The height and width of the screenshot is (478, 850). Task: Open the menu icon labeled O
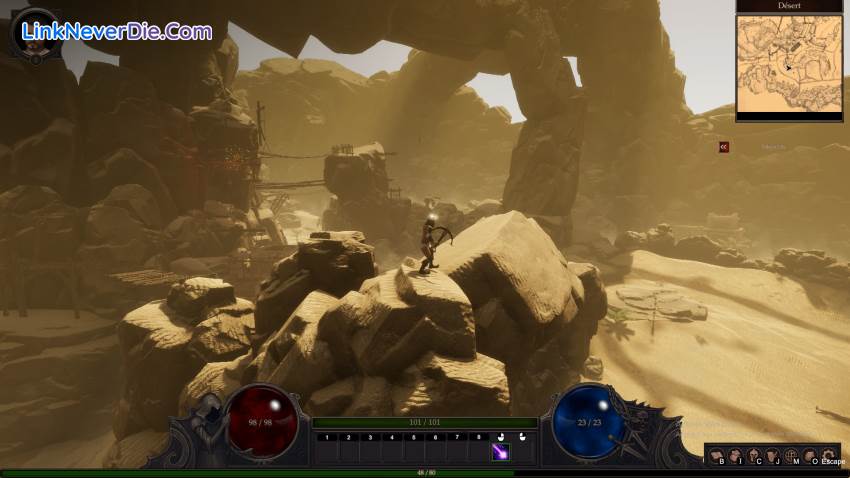coord(809,456)
